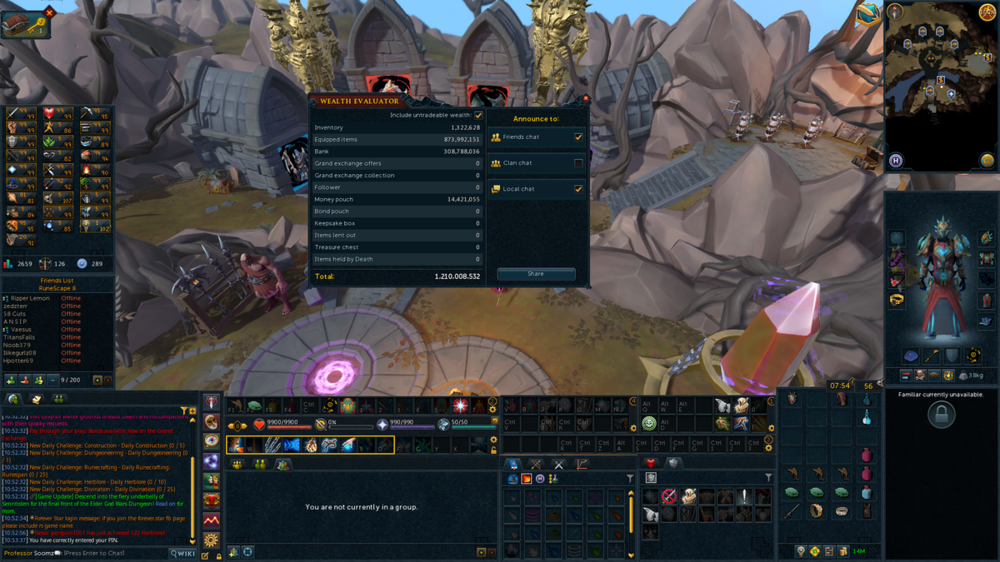Untick the Friends chat announce checkbox
Image resolution: width=1000 pixels, height=562 pixels.
coord(578,137)
